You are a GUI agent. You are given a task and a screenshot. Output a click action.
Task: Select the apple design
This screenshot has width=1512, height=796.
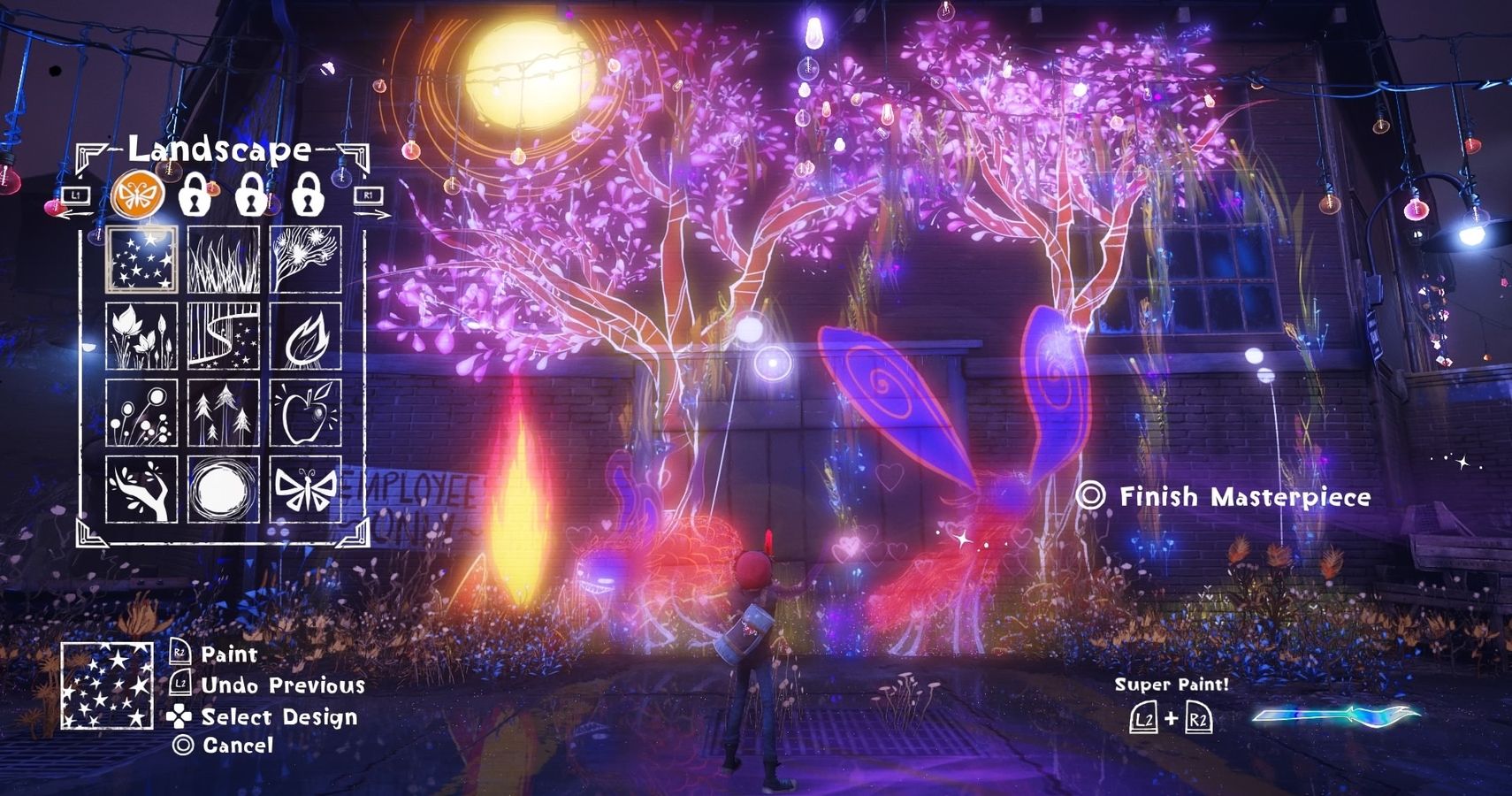pos(306,413)
